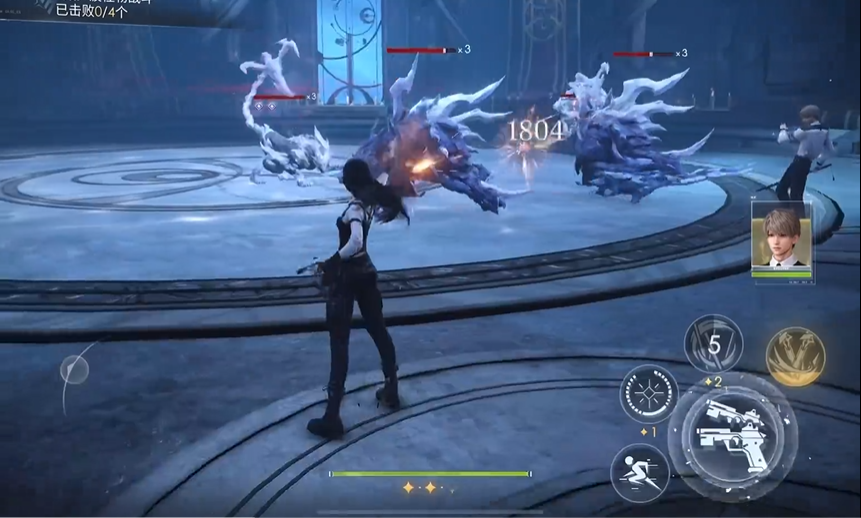Screen dimensions: 861x518
Task: Fire the dual pistols attack button
Action: (x=732, y=432)
